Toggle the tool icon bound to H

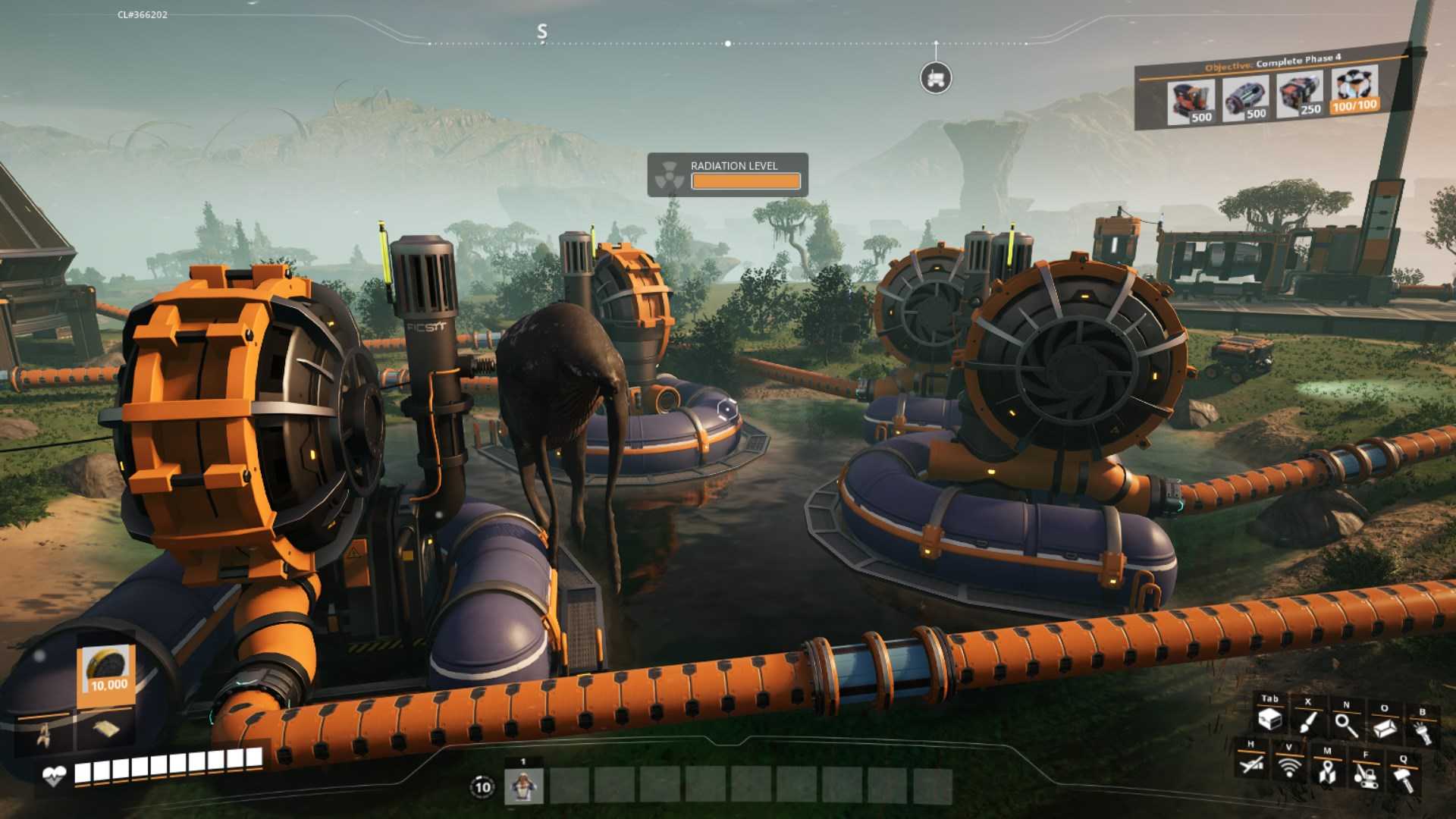pos(1253,764)
